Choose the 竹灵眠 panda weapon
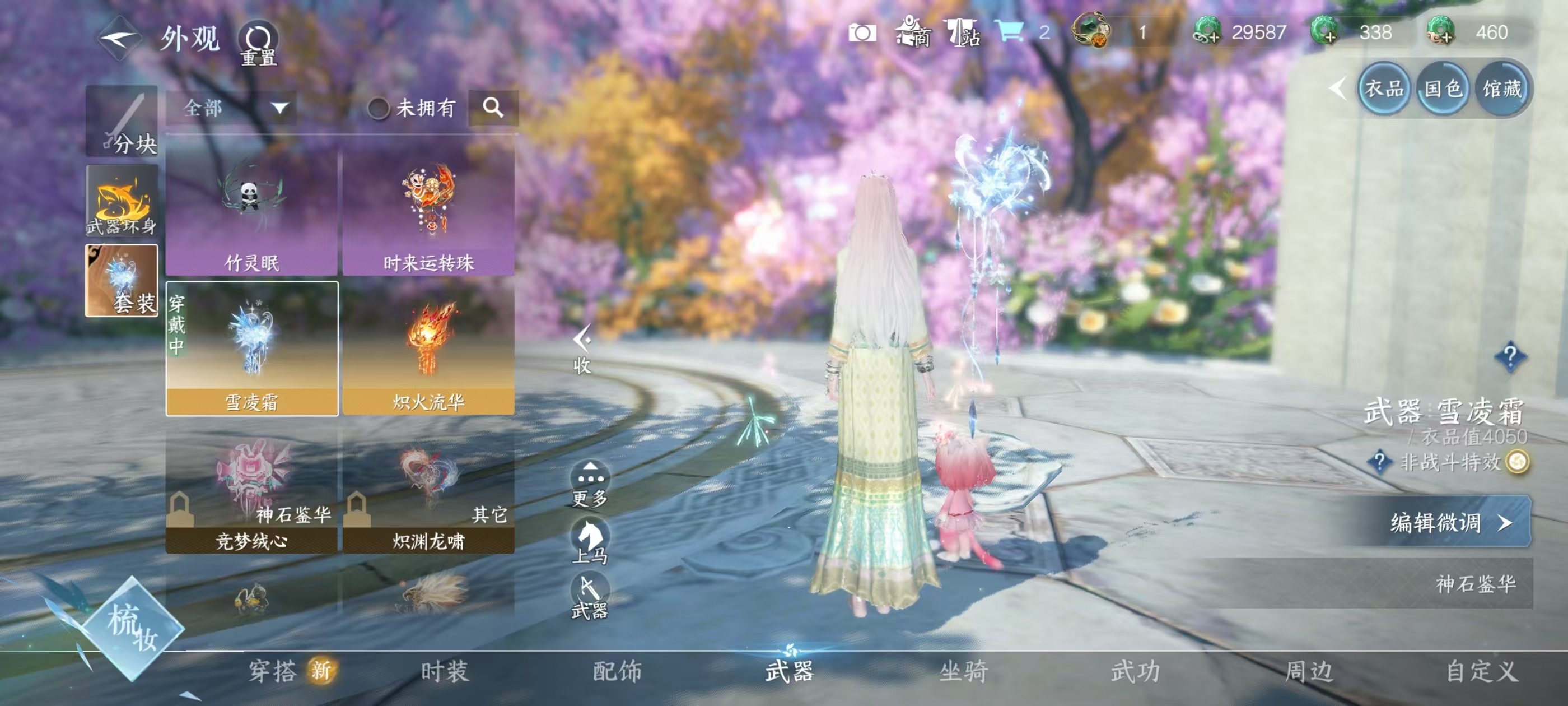The width and height of the screenshot is (1568, 706). tap(252, 213)
